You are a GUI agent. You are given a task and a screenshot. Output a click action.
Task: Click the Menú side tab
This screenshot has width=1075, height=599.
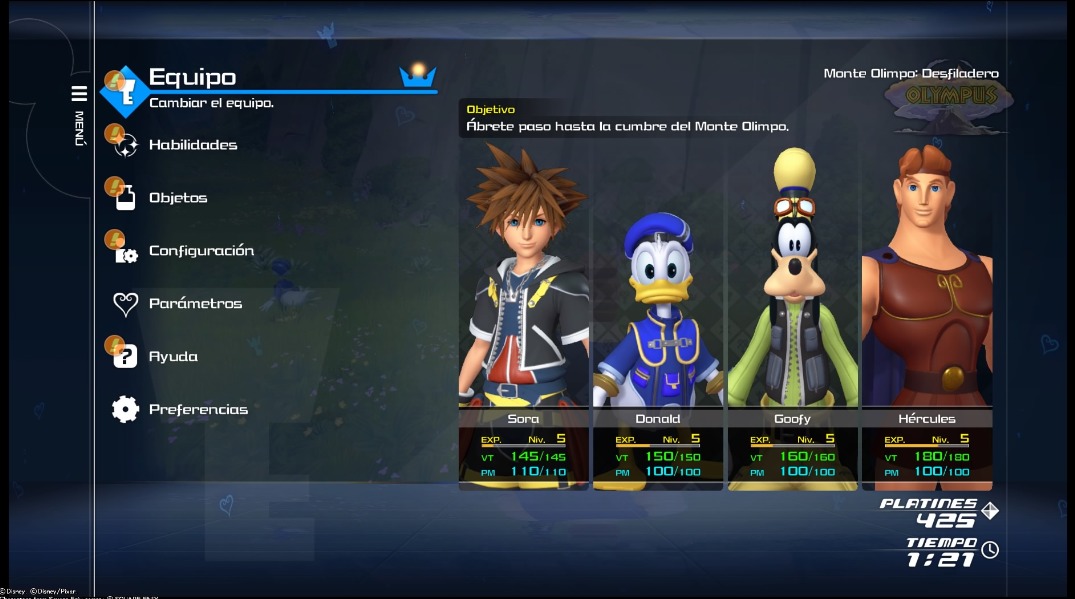click(x=79, y=115)
